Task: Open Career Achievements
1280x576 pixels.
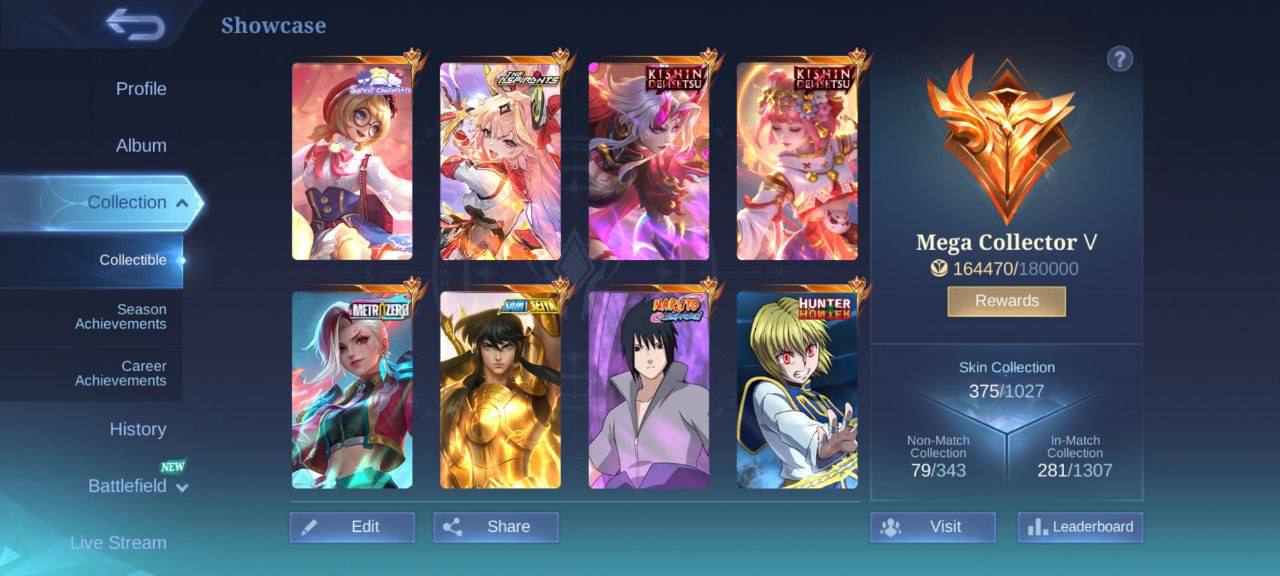Action: point(121,373)
